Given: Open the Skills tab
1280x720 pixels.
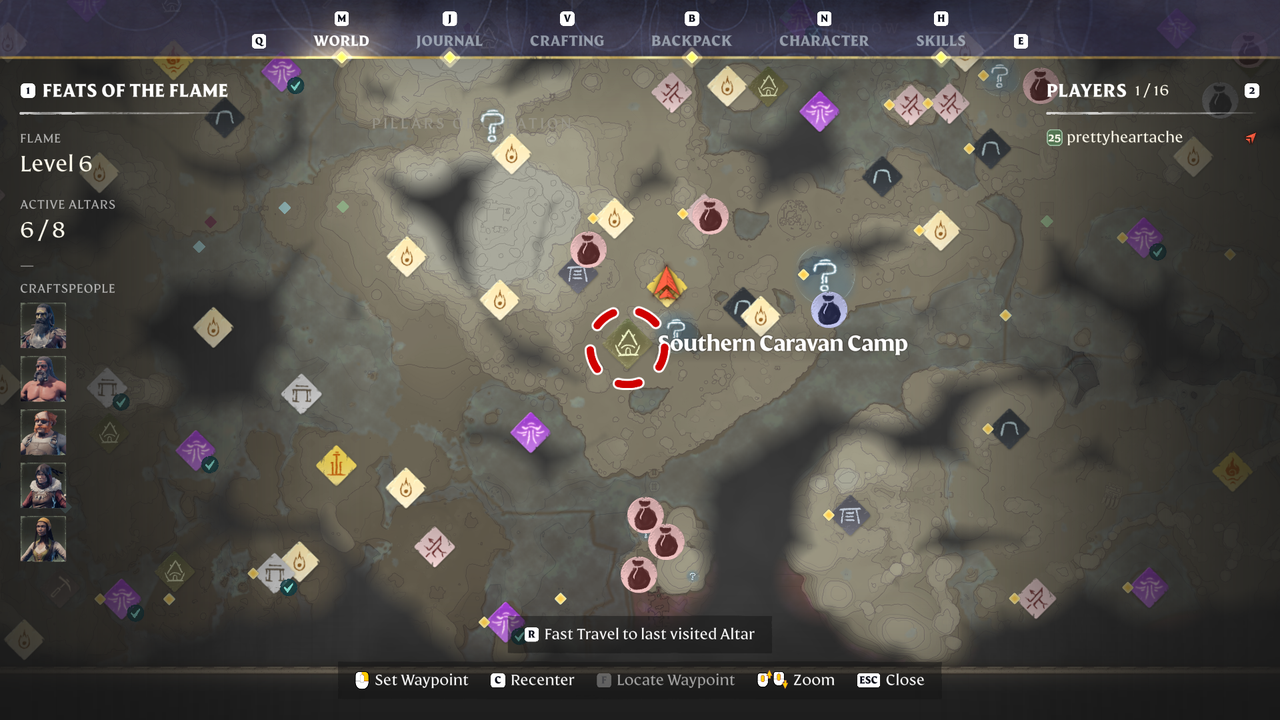Looking at the screenshot, I should 939,41.
